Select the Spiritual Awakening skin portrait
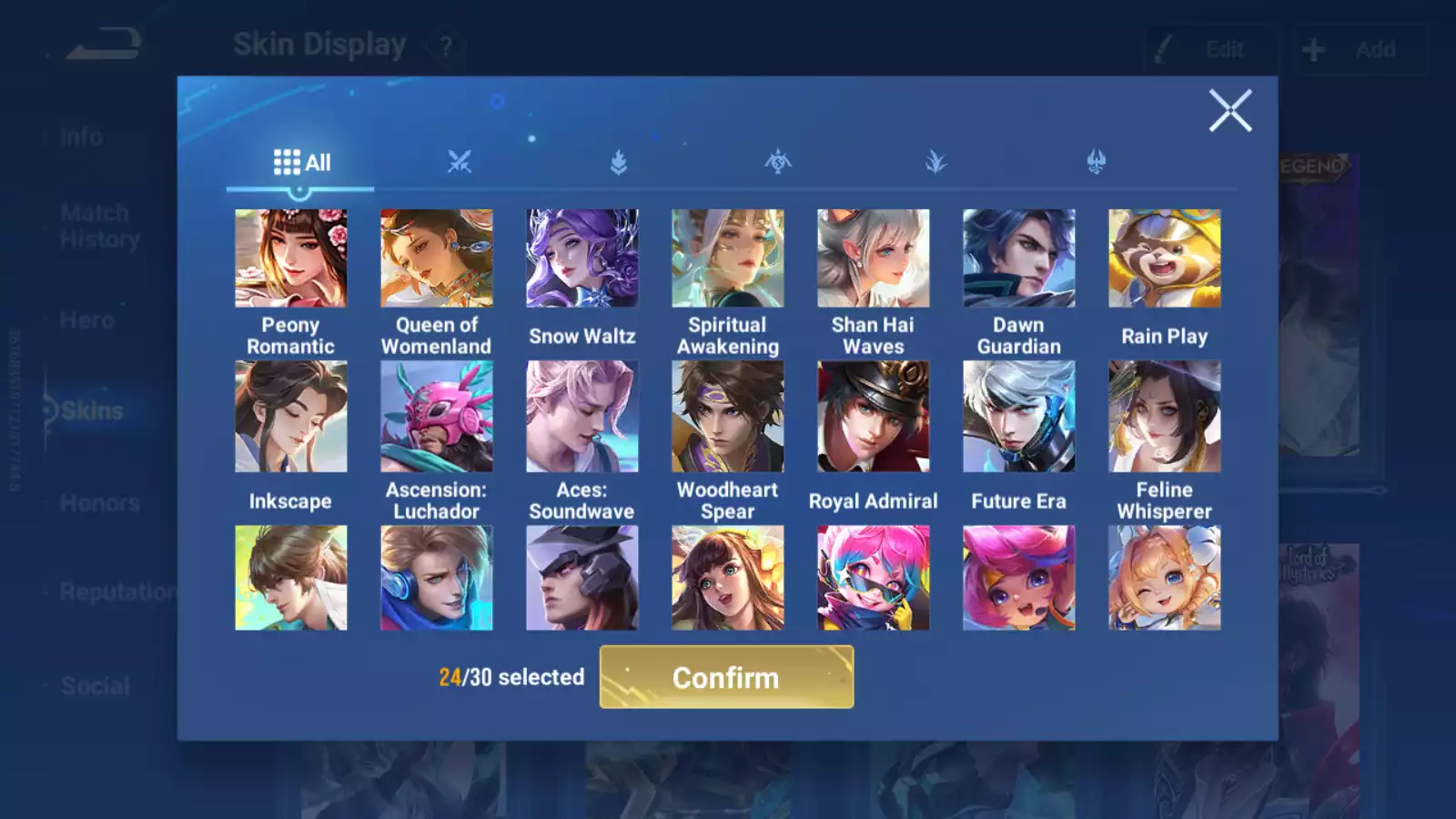Screen dimensions: 1456x819 pyautogui.click(x=728, y=258)
